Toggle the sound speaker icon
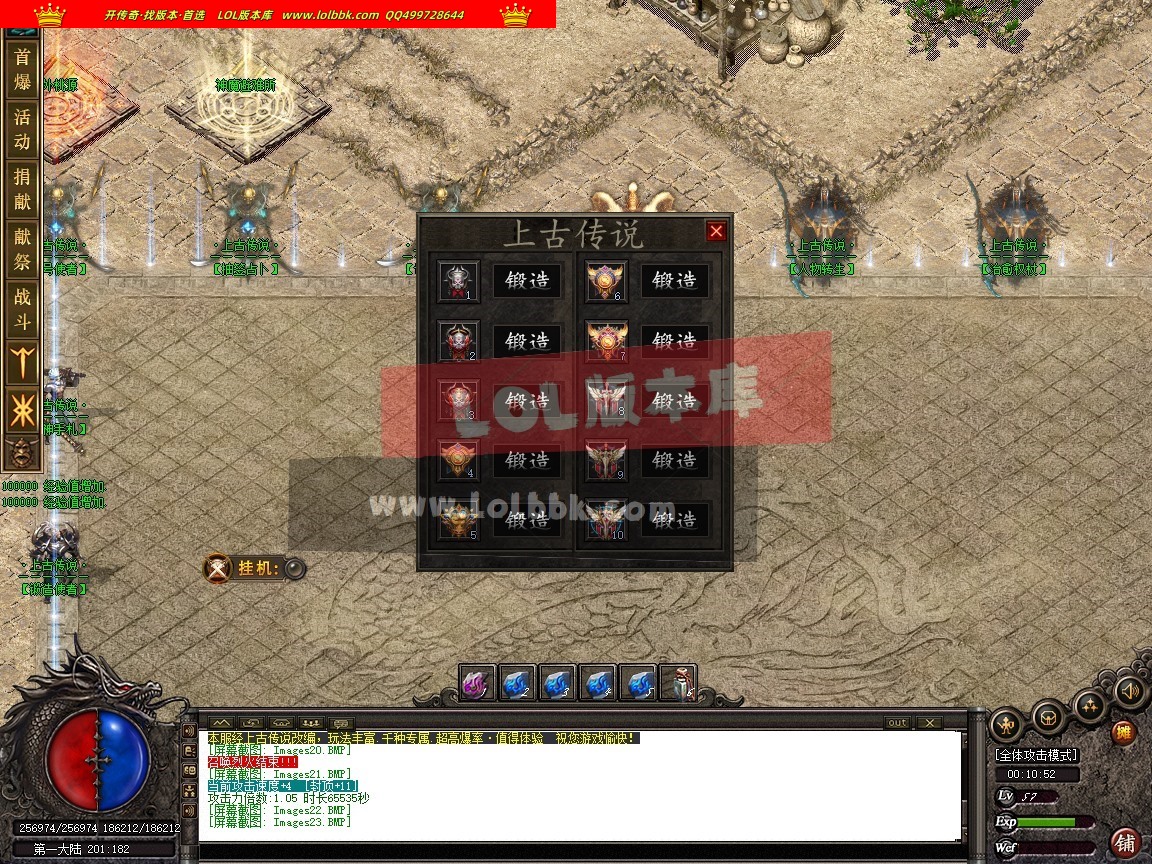This screenshot has width=1152, height=864. pos(1130,690)
